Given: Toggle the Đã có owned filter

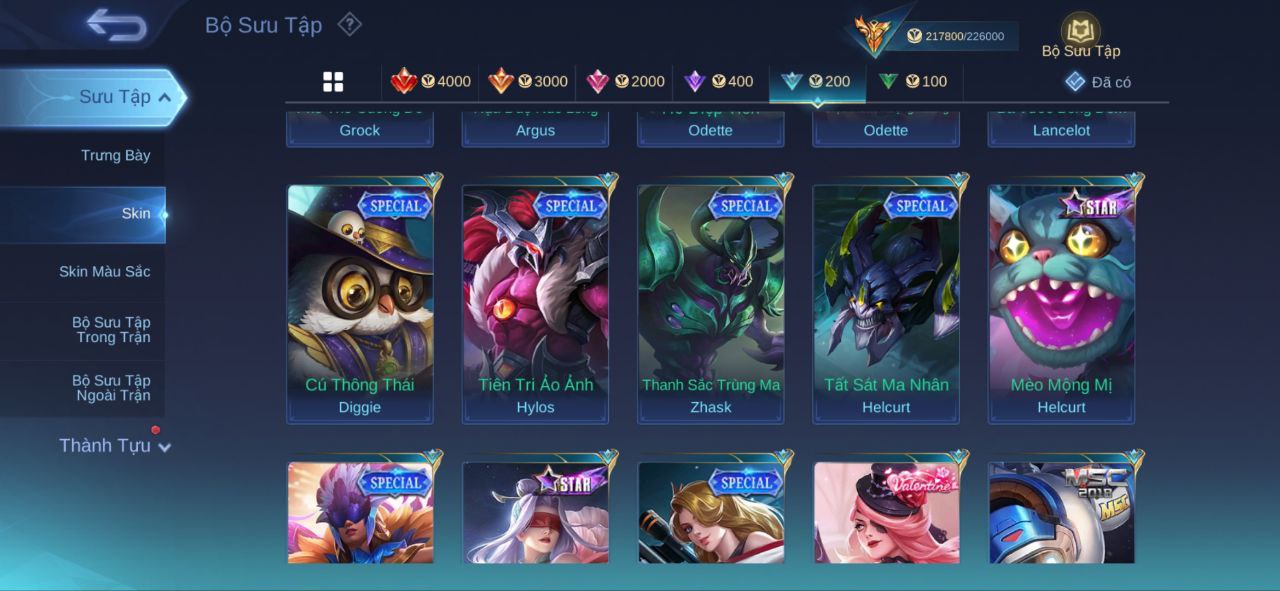Looking at the screenshot, I should [x=1098, y=82].
